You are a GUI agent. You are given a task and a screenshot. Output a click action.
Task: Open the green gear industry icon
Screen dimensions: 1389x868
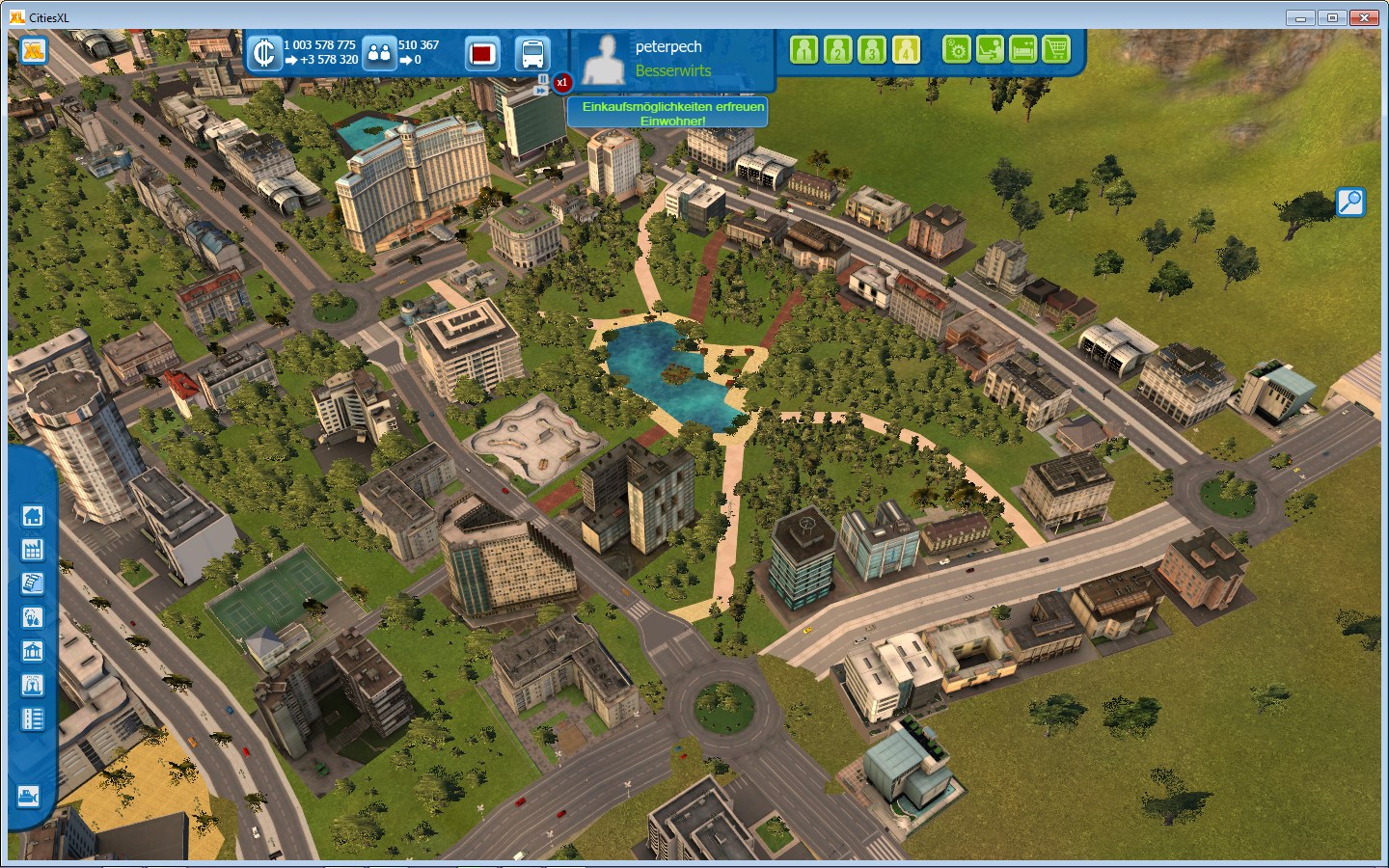[956, 49]
